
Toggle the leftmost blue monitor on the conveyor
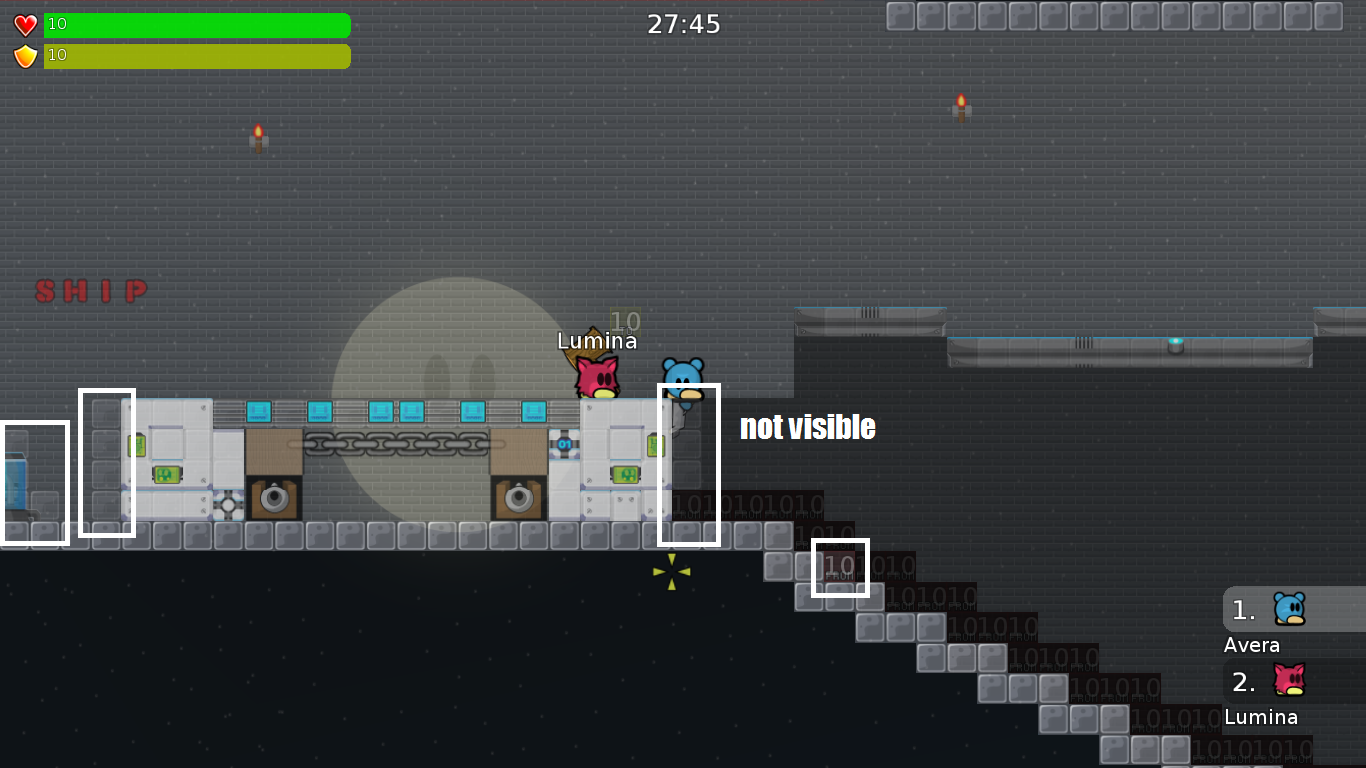pyautogui.click(x=261, y=410)
